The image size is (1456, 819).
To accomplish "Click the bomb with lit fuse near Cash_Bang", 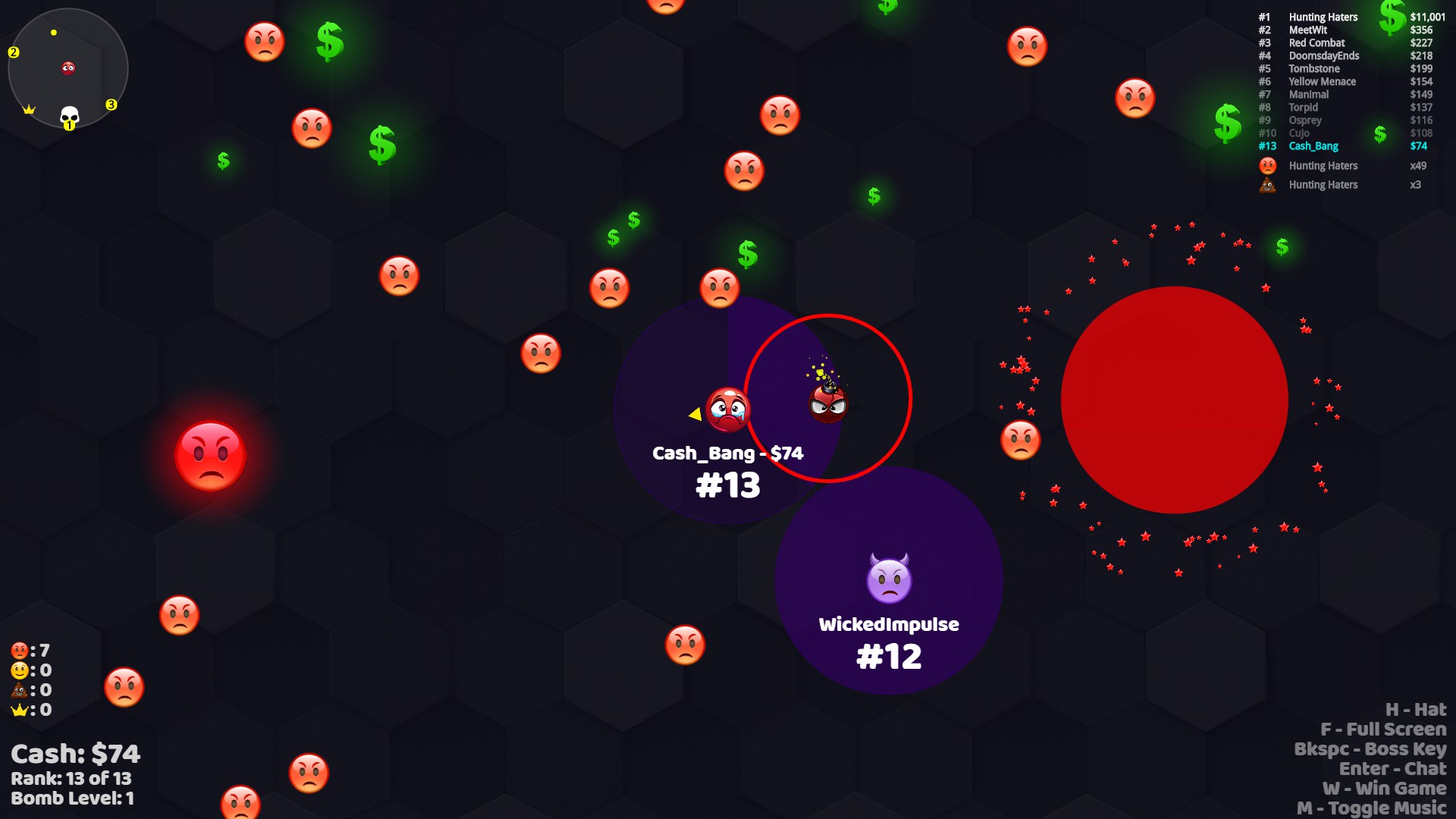I will tap(827, 404).
